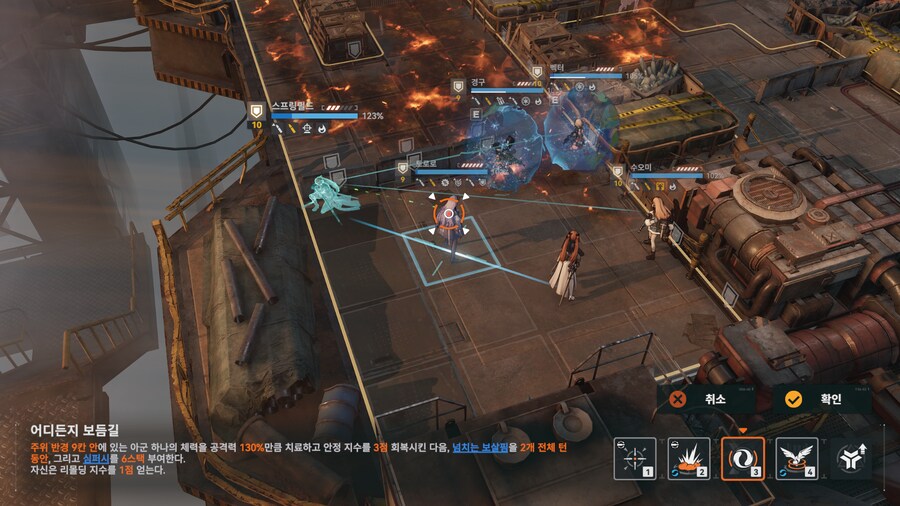Select the crosshair attack skill in slot 1

pyautogui.click(x=635, y=458)
